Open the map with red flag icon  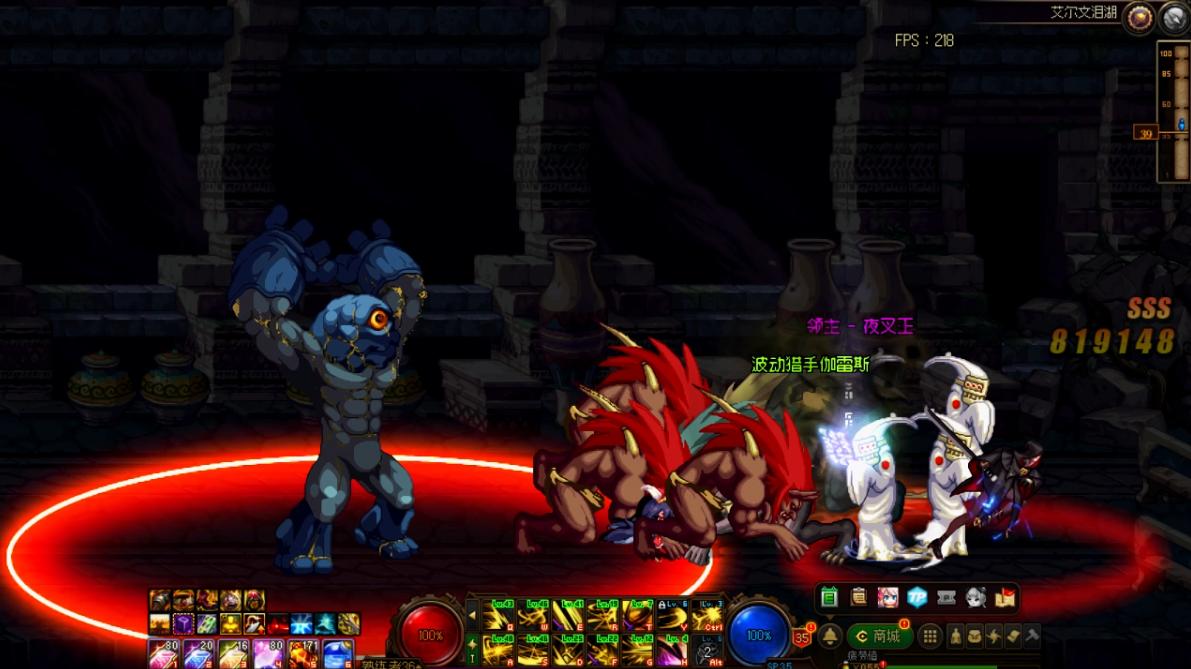pyautogui.click(x=1005, y=598)
